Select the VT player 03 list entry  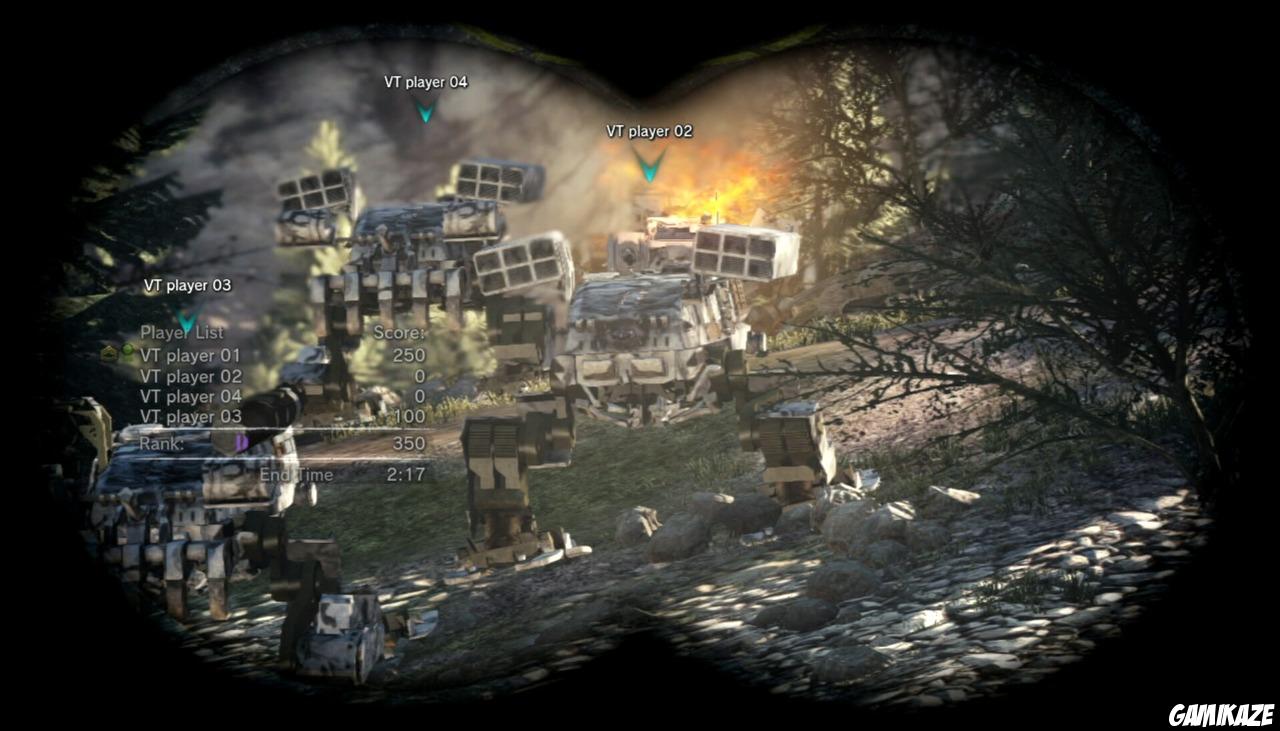coord(193,416)
